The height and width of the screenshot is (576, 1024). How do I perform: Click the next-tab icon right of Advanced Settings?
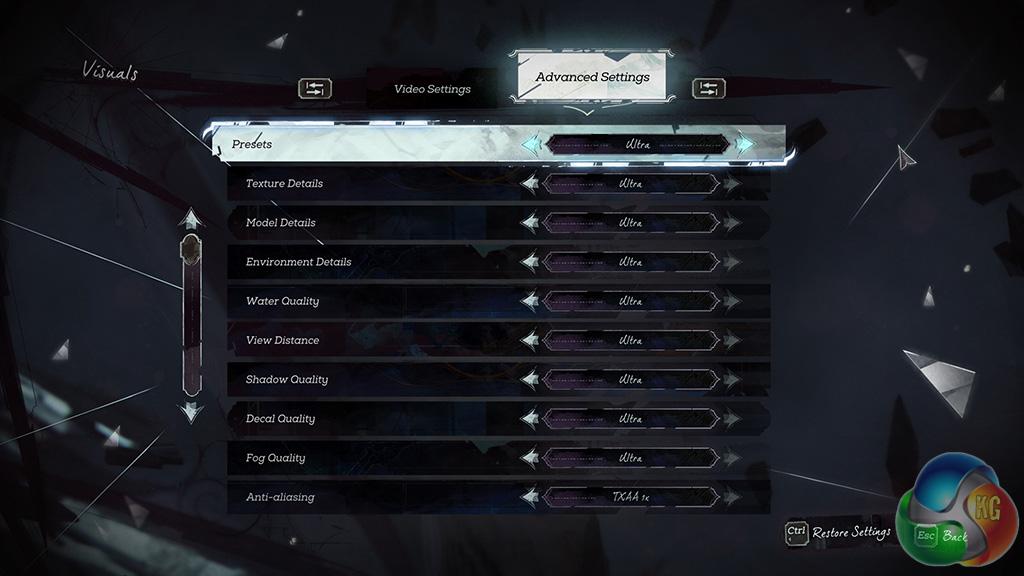[x=708, y=89]
